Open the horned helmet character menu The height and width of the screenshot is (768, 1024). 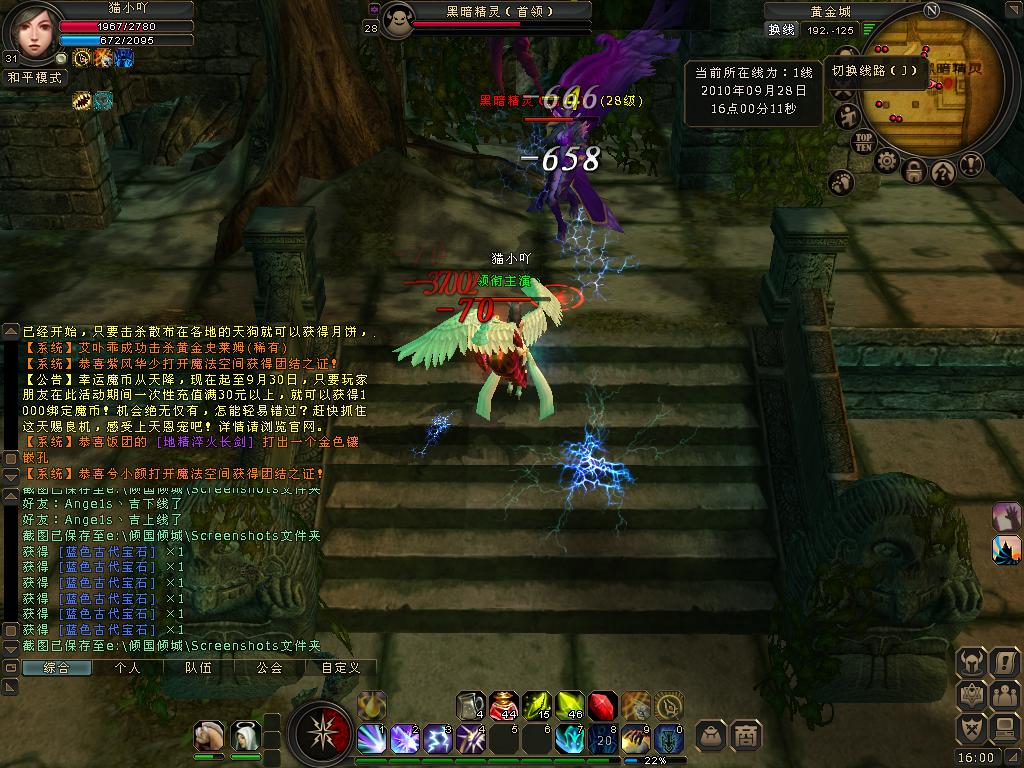click(971, 662)
